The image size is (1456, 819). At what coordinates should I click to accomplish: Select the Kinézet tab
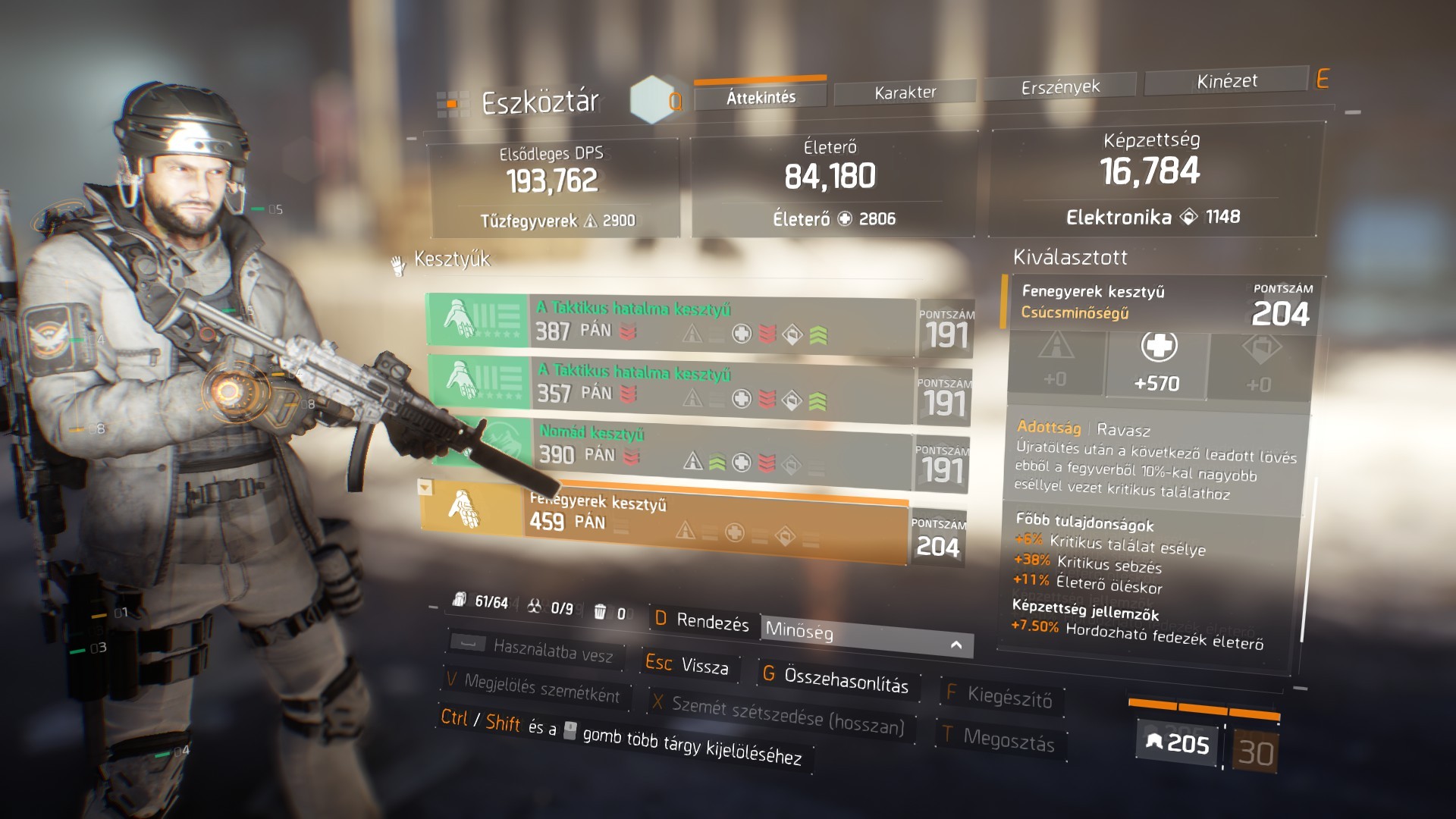click(1226, 81)
